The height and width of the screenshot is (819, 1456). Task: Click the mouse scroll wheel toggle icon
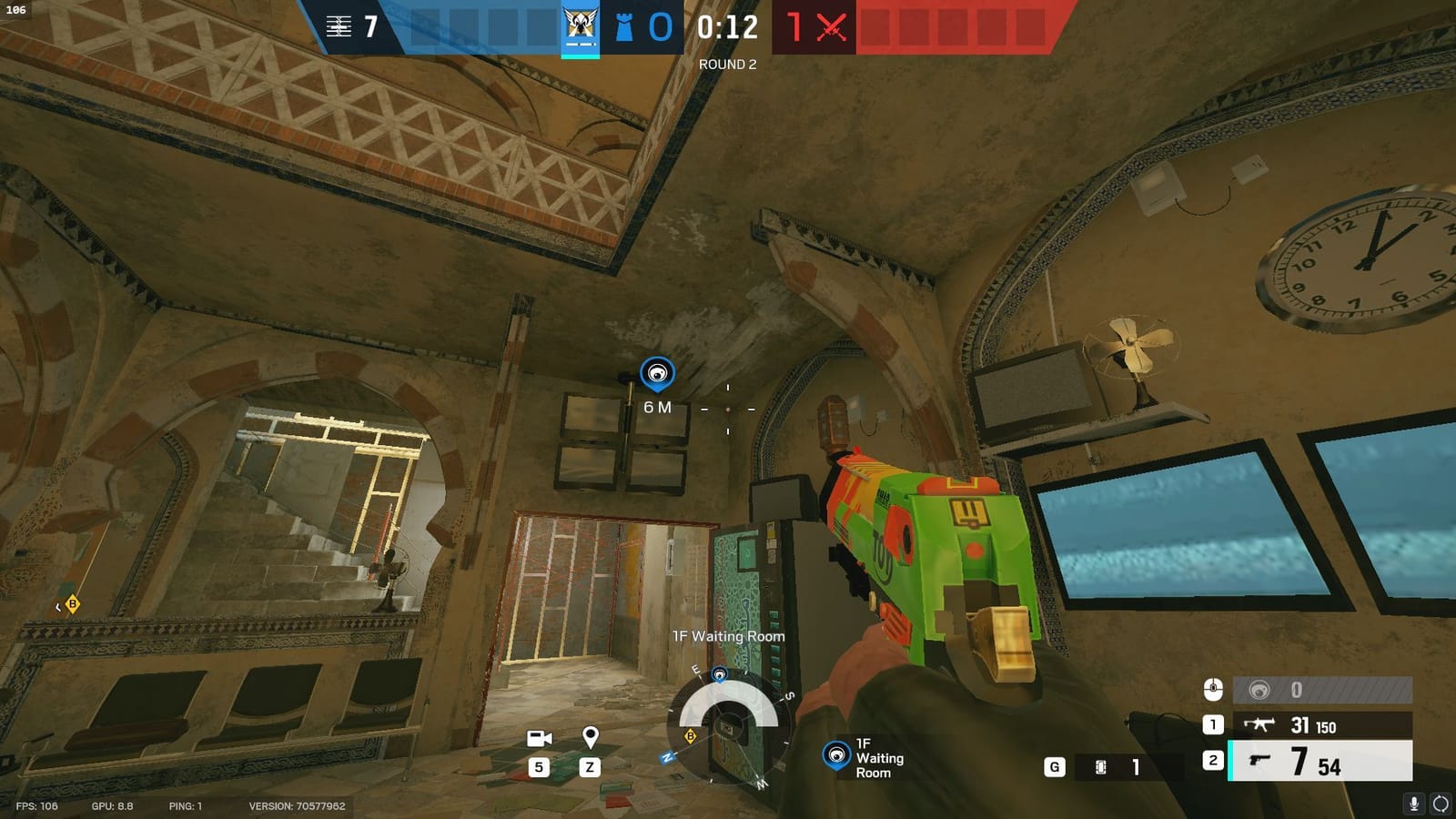[1214, 690]
